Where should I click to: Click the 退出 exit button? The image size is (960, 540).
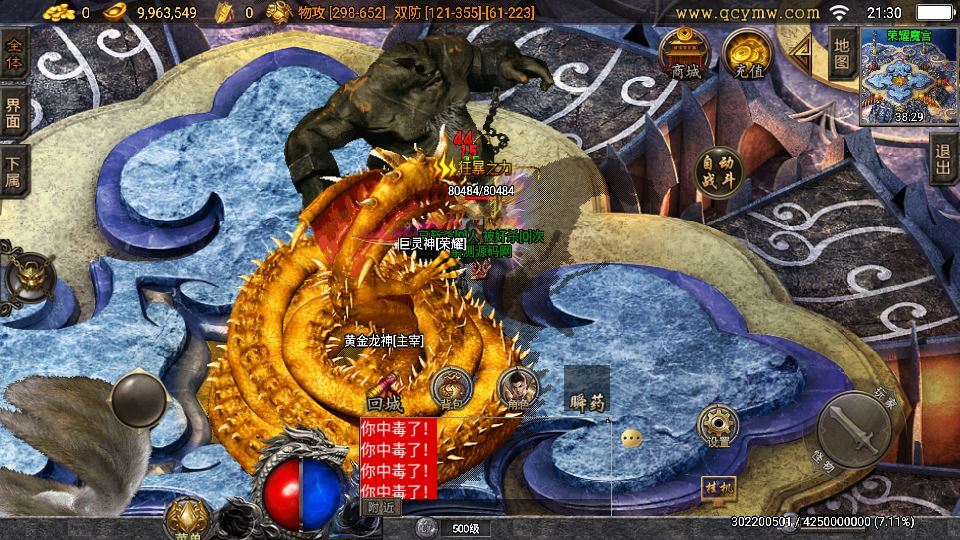(941, 159)
